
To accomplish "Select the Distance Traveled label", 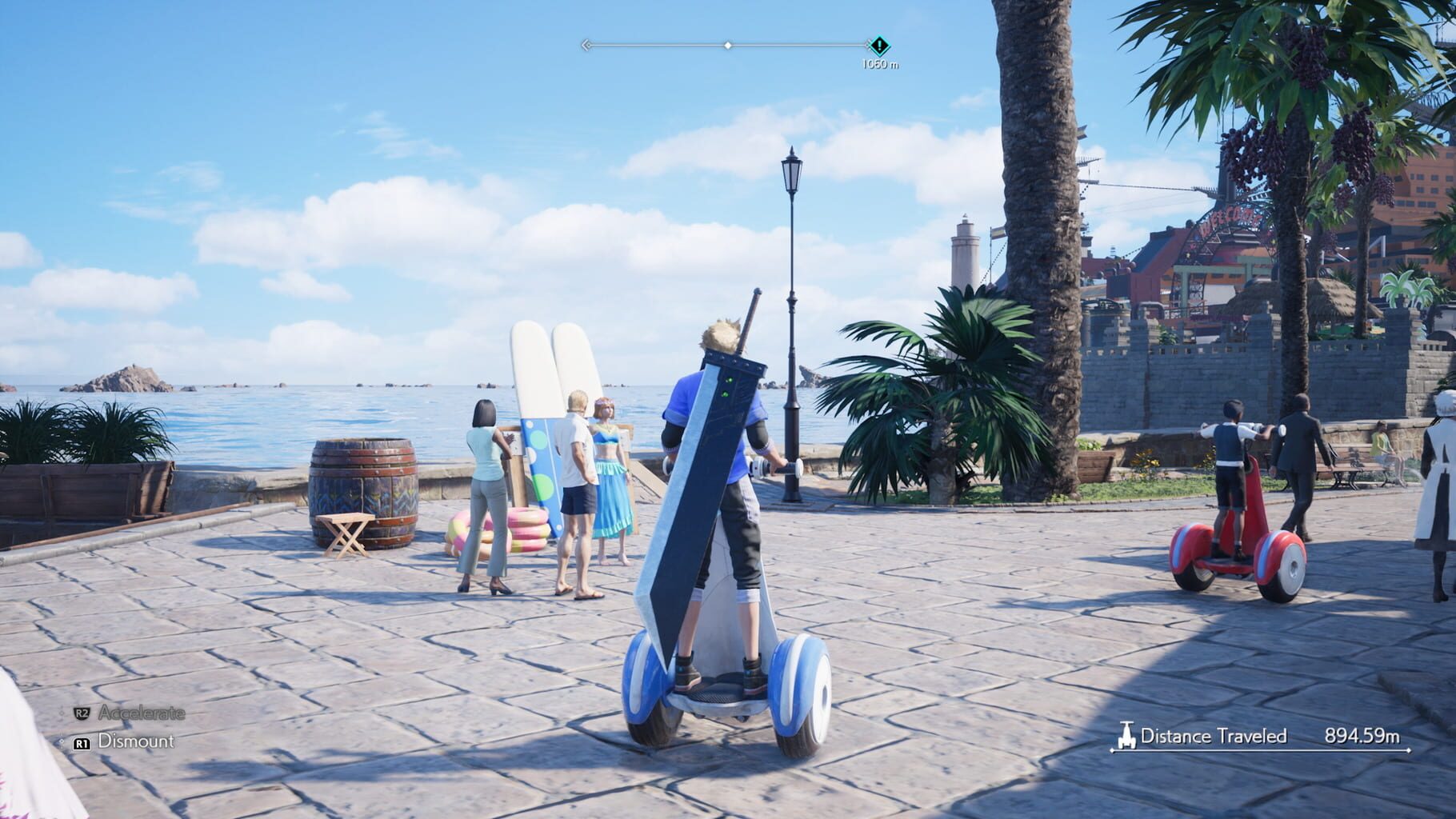I will [1216, 733].
